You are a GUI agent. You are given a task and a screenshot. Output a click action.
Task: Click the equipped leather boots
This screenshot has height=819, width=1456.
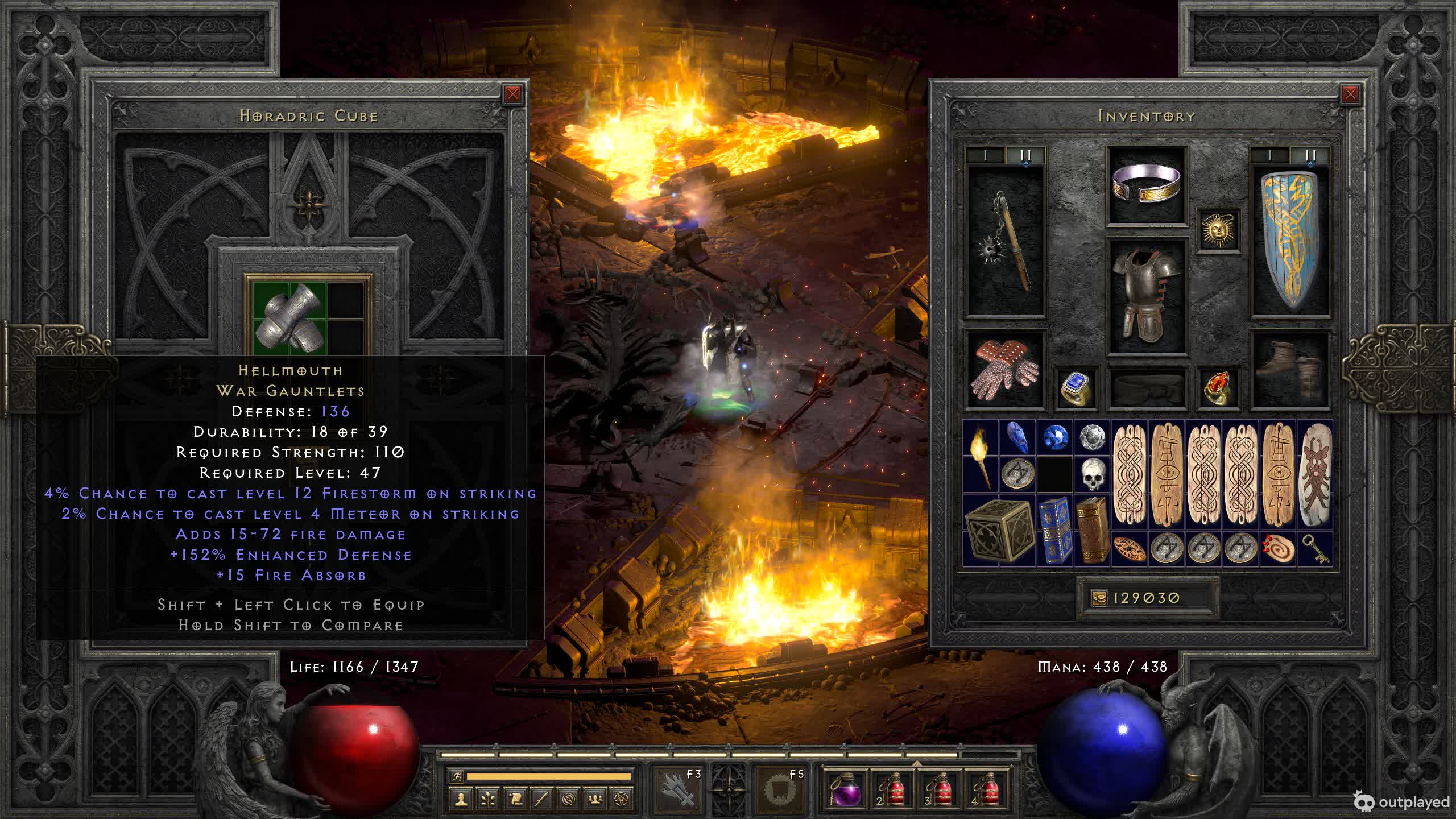pos(1290,370)
